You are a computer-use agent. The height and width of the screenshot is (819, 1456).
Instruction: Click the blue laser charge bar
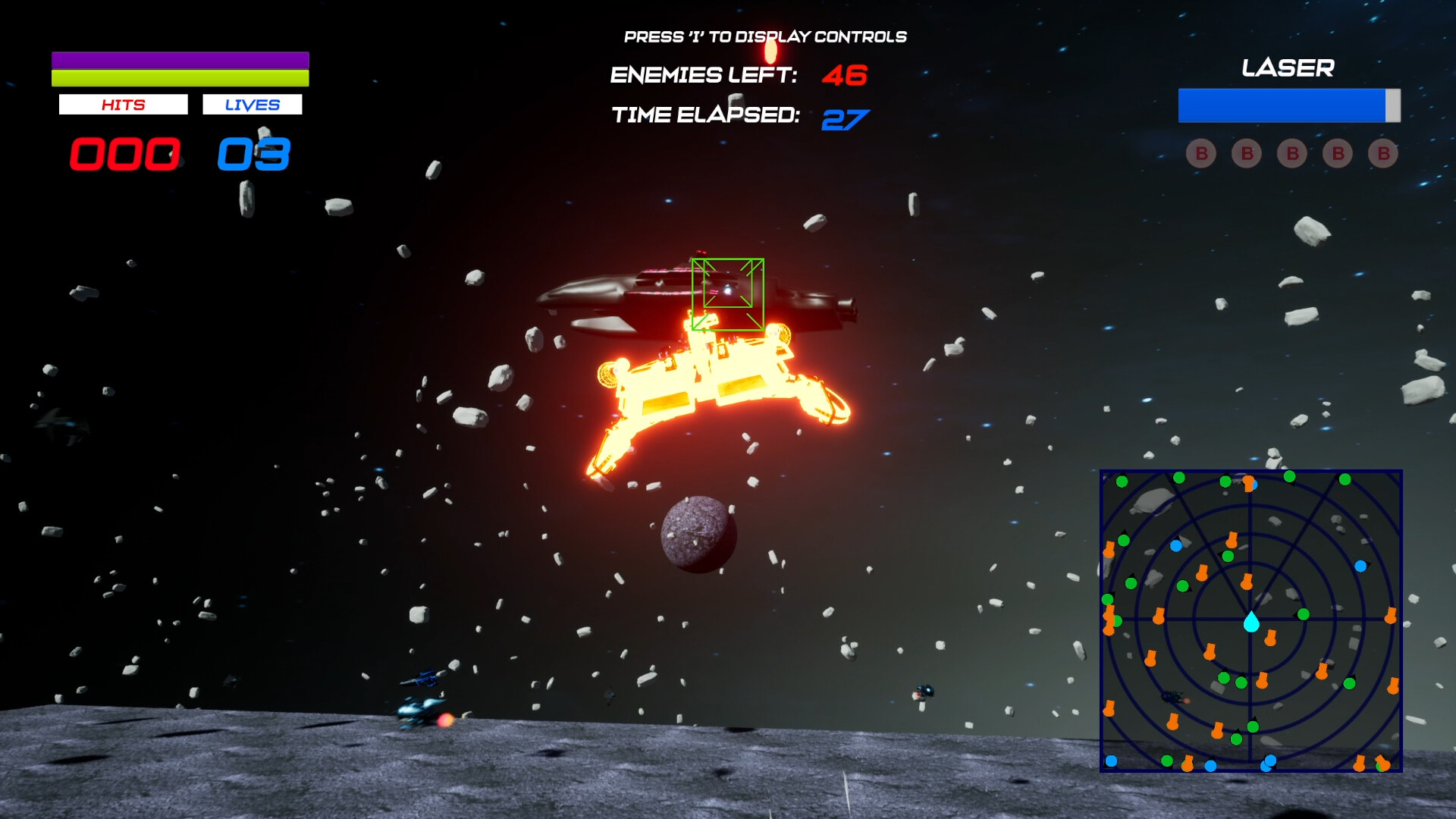[x=1282, y=104]
